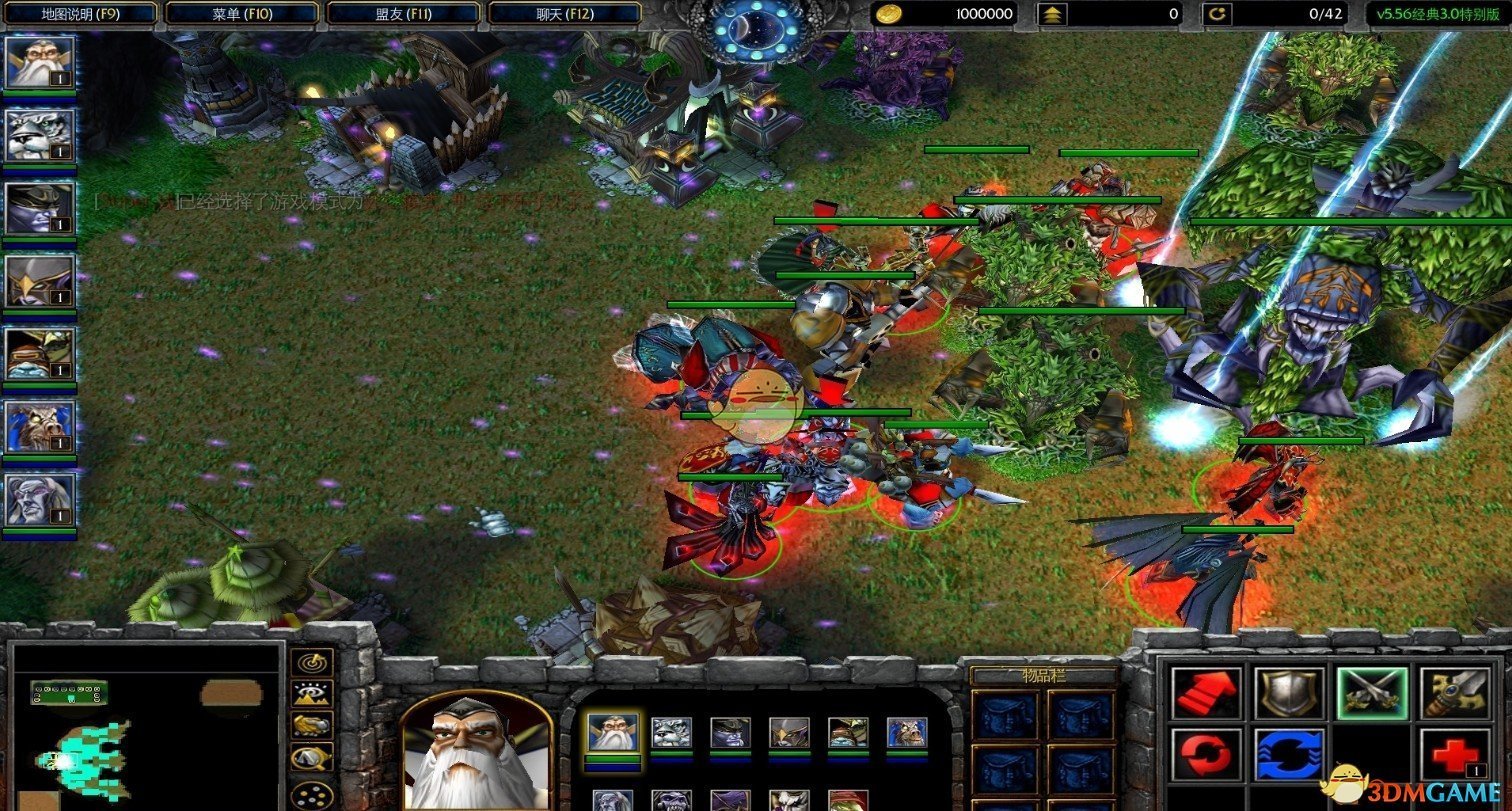Open the red cross hero skills button
Screen dimensions: 1512x811
[1454, 755]
